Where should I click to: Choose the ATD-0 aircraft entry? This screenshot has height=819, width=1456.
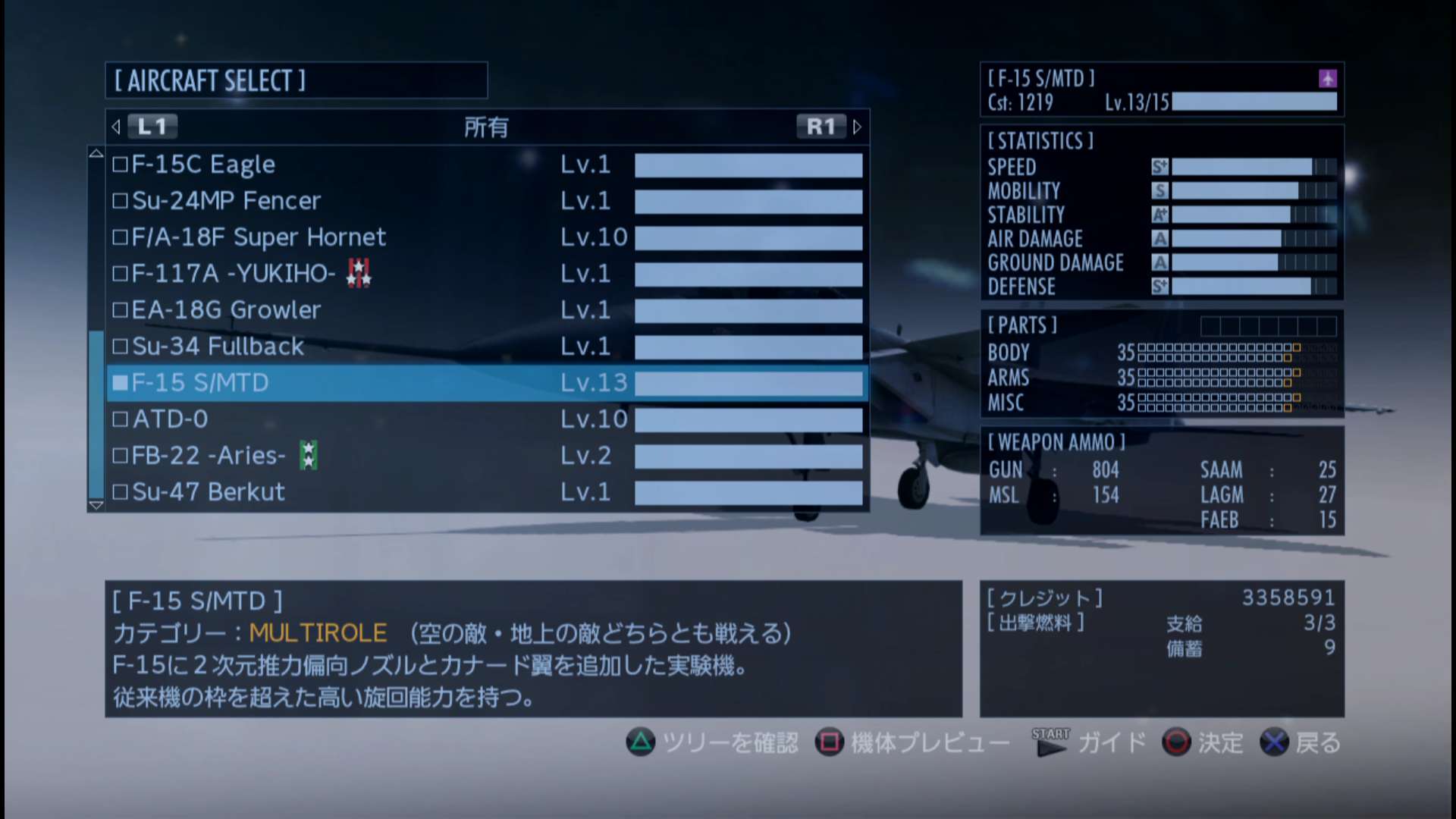[485, 419]
